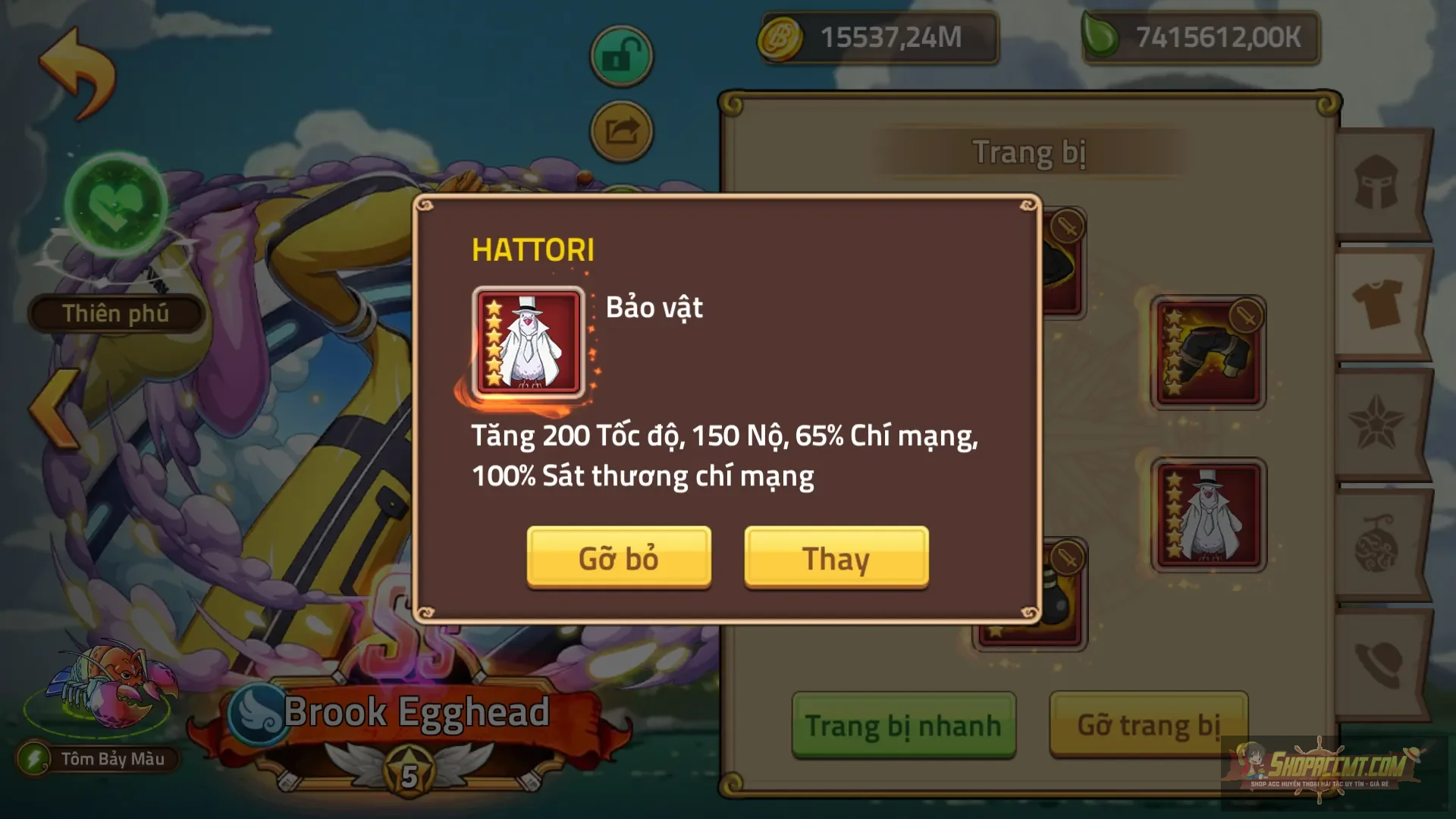Select the Hattori treasure thumbnail in the dialog
The height and width of the screenshot is (819, 1456).
(x=526, y=343)
